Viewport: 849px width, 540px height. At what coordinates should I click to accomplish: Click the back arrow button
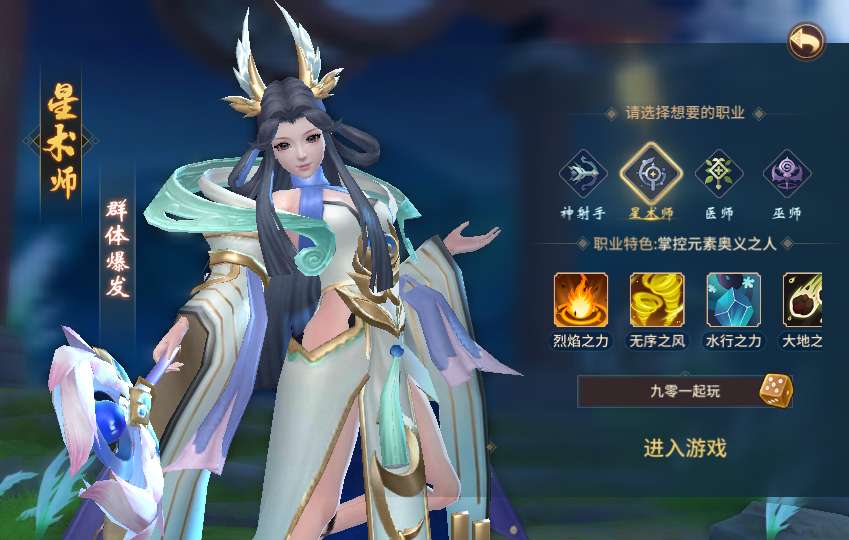805,42
